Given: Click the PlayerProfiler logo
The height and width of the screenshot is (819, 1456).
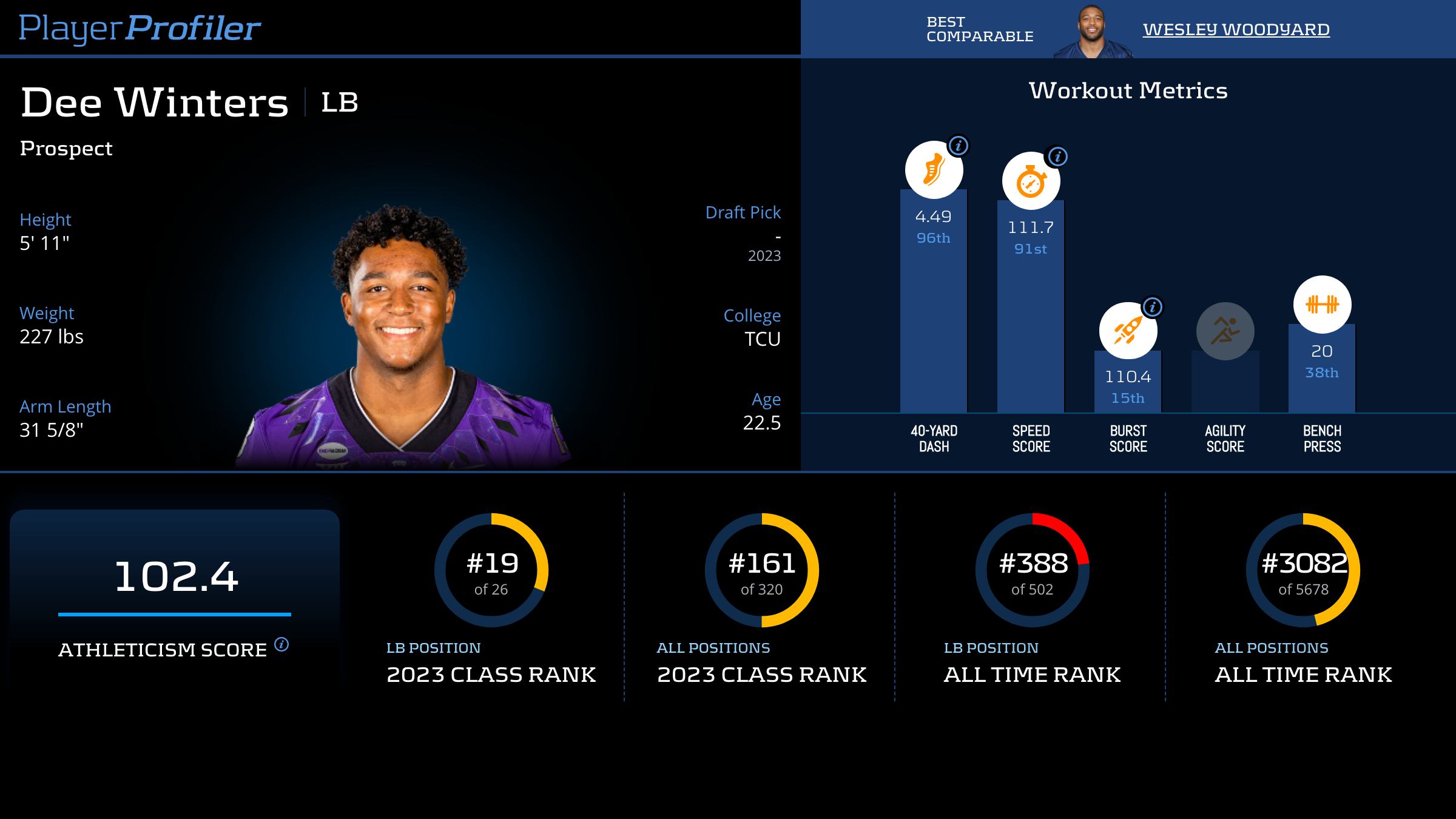Looking at the screenshot, I should click(x=140, y=28).
